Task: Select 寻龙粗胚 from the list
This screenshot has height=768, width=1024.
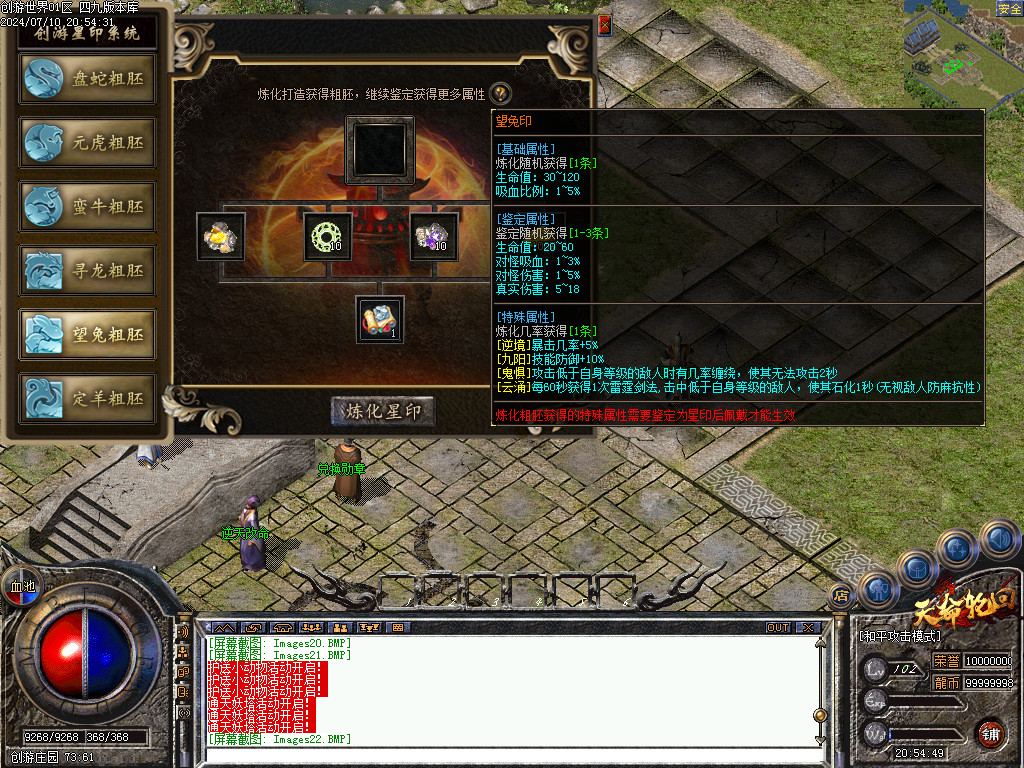Action: coord(87,271)
